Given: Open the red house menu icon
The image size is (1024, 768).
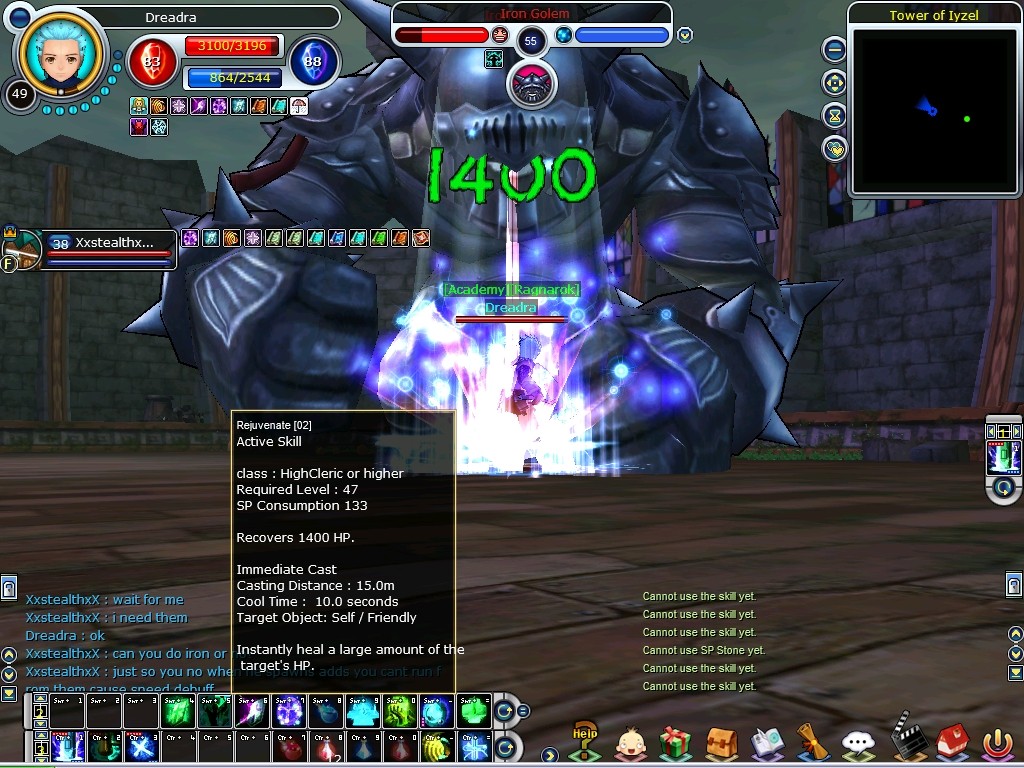Looking at the screenshot, I should [x=950, y=742].
